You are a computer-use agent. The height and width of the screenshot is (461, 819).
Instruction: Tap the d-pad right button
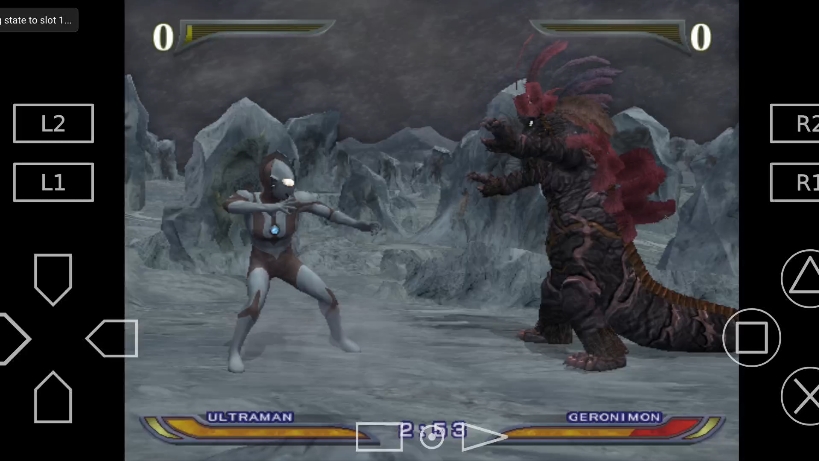coord(112,338)
